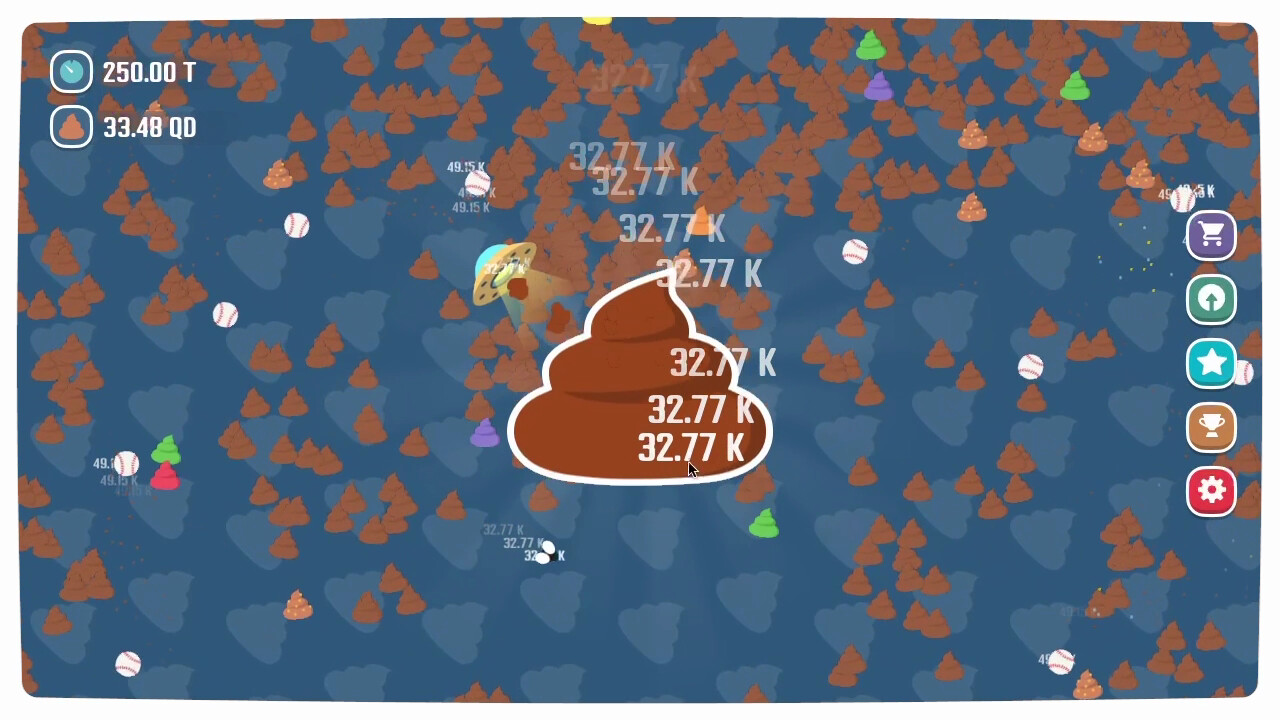Click the purple poop near the top edge
Image resolution: width=1280 pixels, height=720 pixels.
(878, 87)
